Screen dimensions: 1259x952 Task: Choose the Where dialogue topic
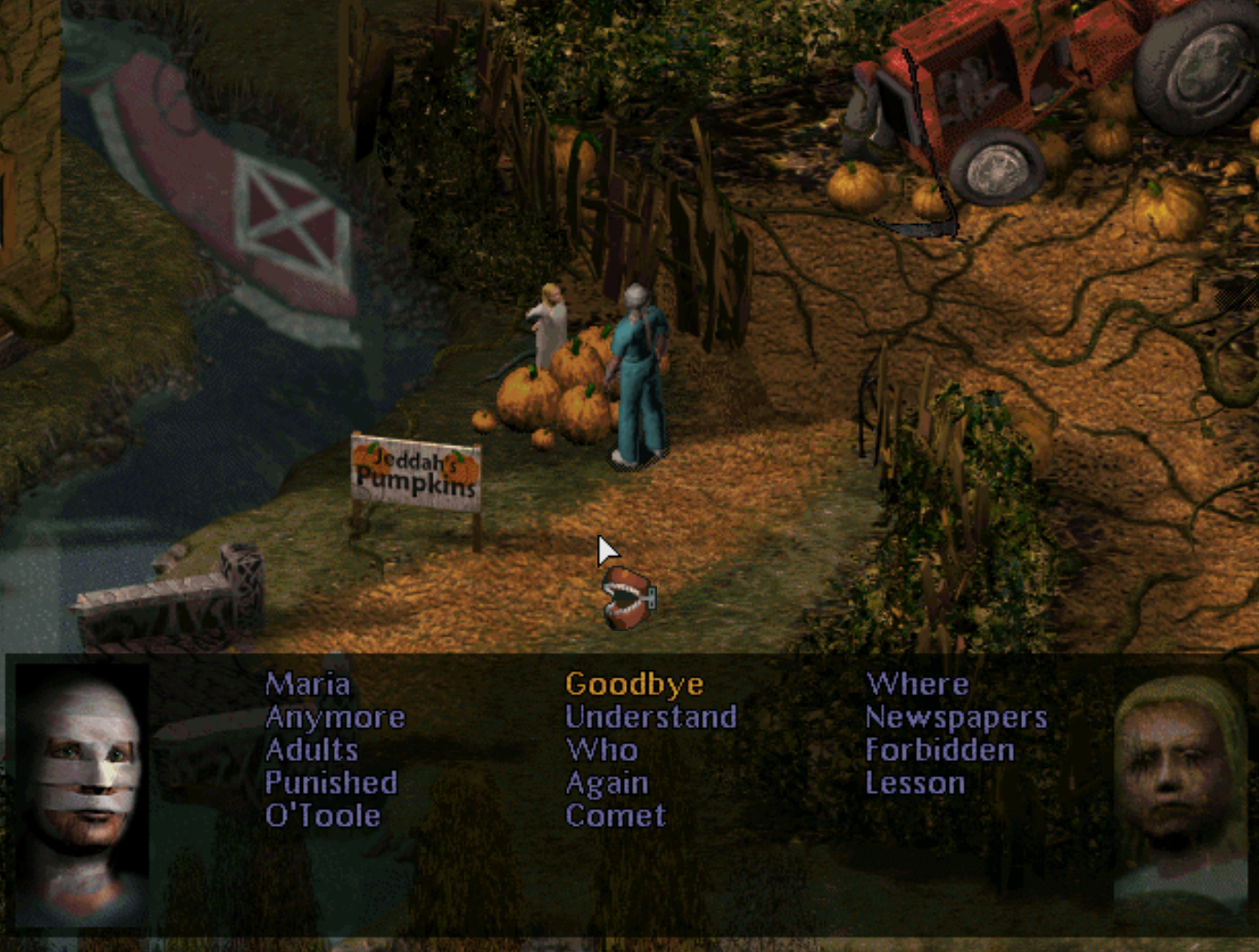click(917, 684)
